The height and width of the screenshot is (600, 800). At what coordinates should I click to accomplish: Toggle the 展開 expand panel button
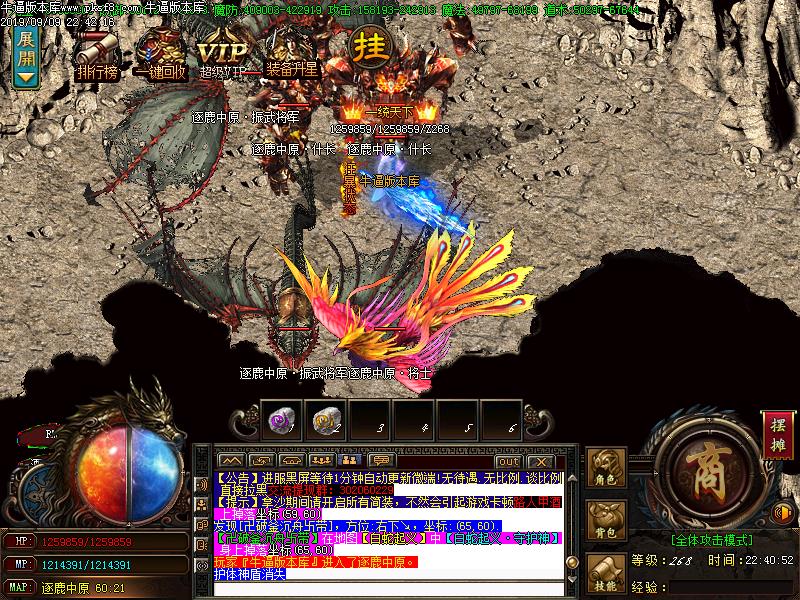click(26, 56)
